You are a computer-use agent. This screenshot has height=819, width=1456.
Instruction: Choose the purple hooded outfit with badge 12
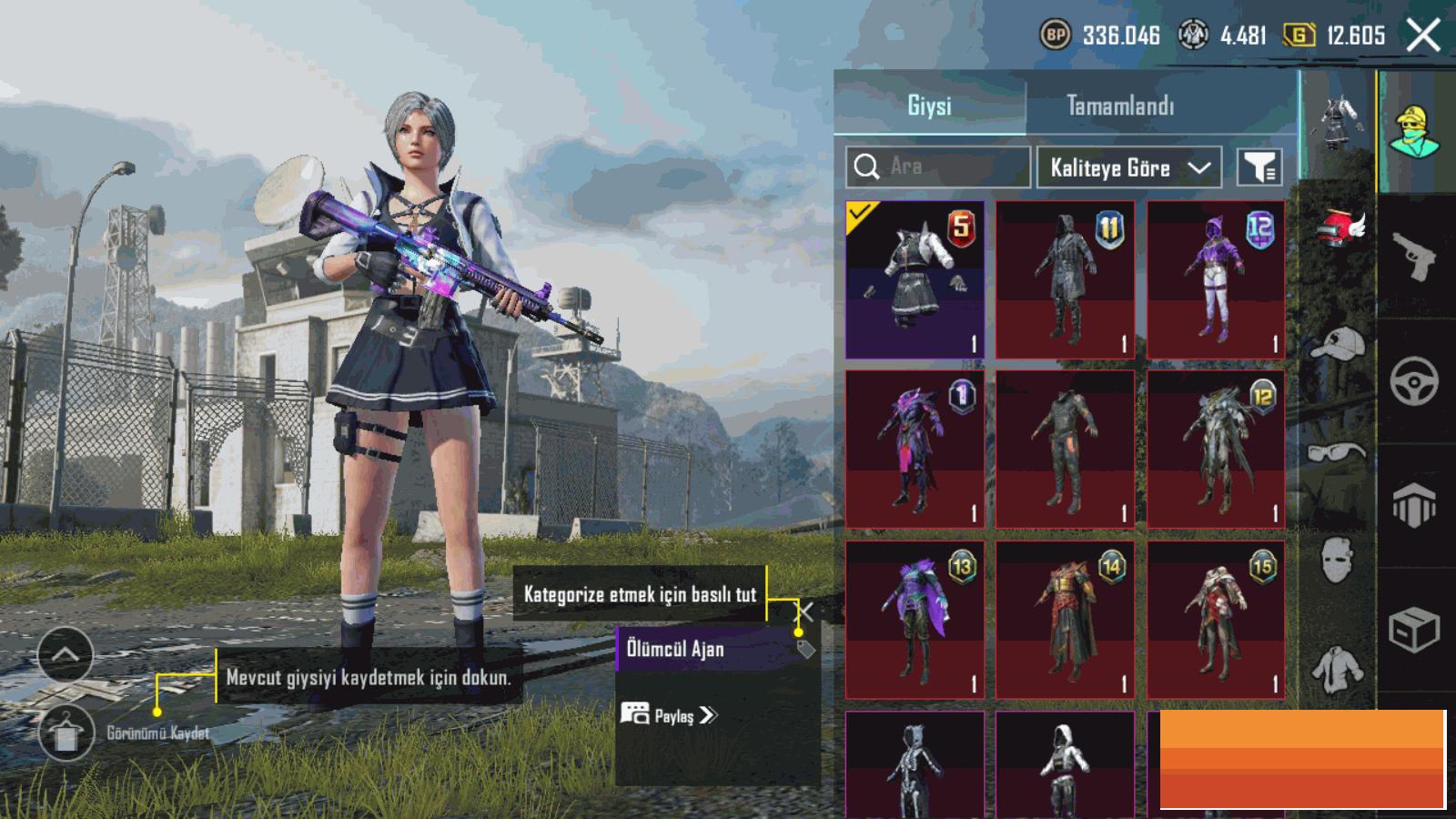[1216, 279]
